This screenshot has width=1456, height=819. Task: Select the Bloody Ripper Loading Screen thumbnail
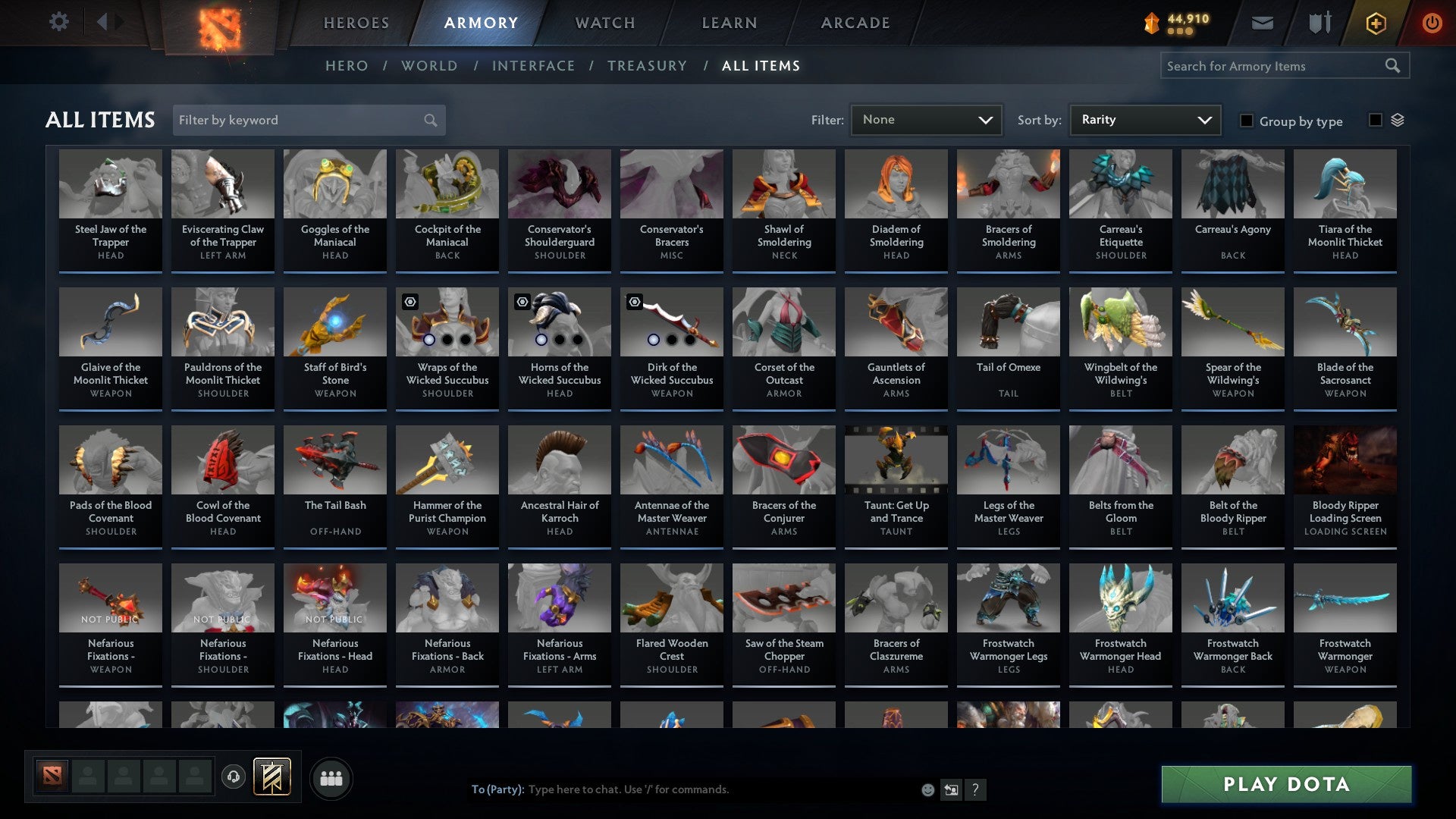(1345, 460)
